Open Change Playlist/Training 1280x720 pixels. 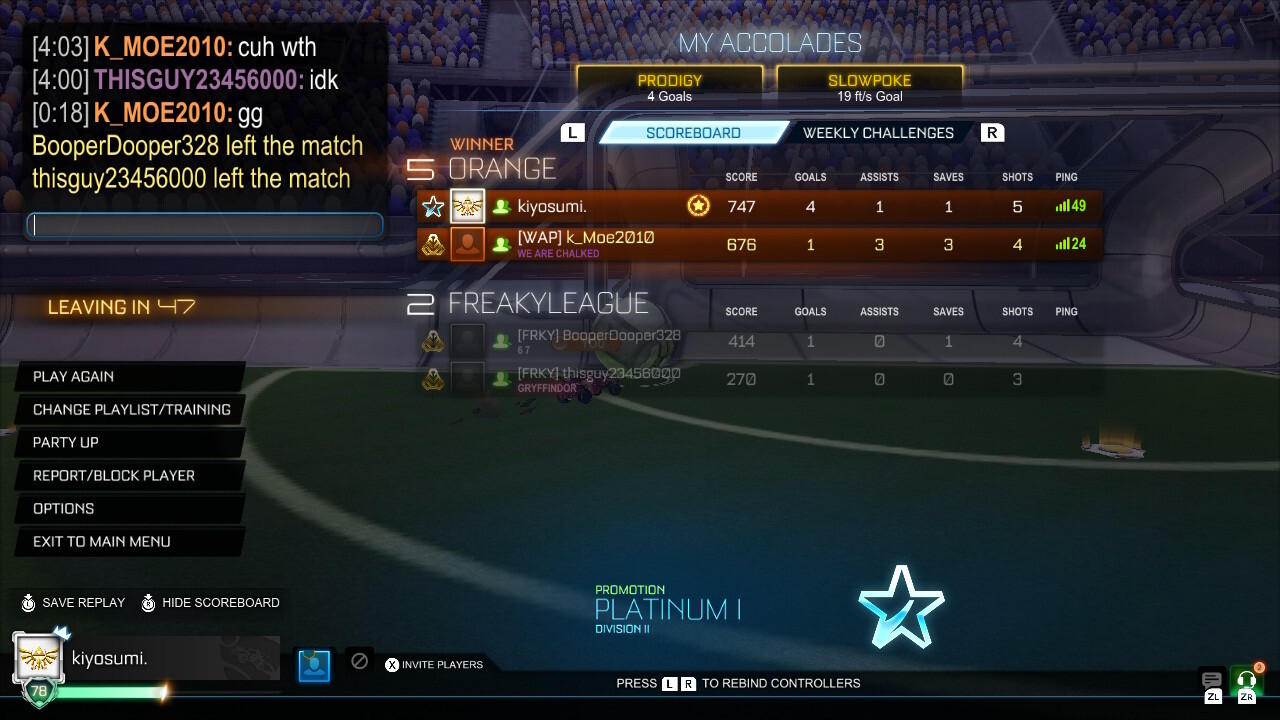tap(132, 409)
